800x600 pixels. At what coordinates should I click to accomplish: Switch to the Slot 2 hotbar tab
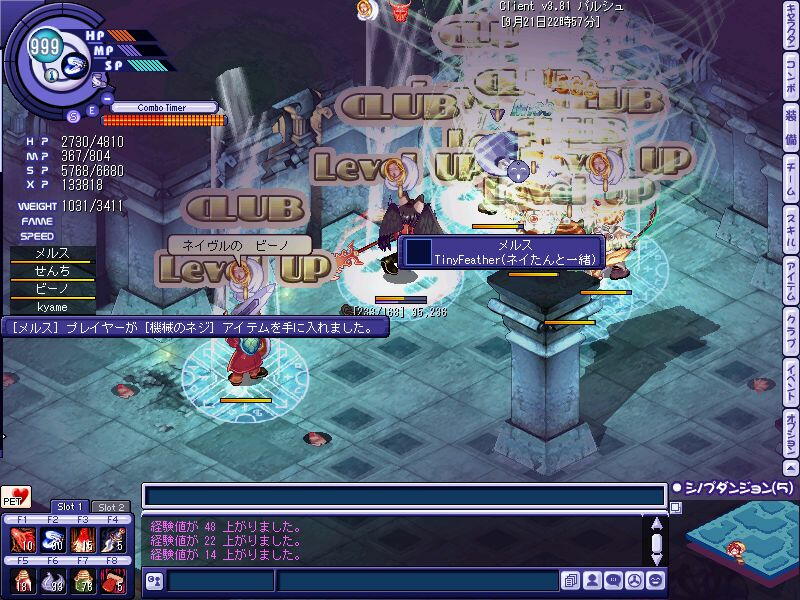[x=109, y=507]
